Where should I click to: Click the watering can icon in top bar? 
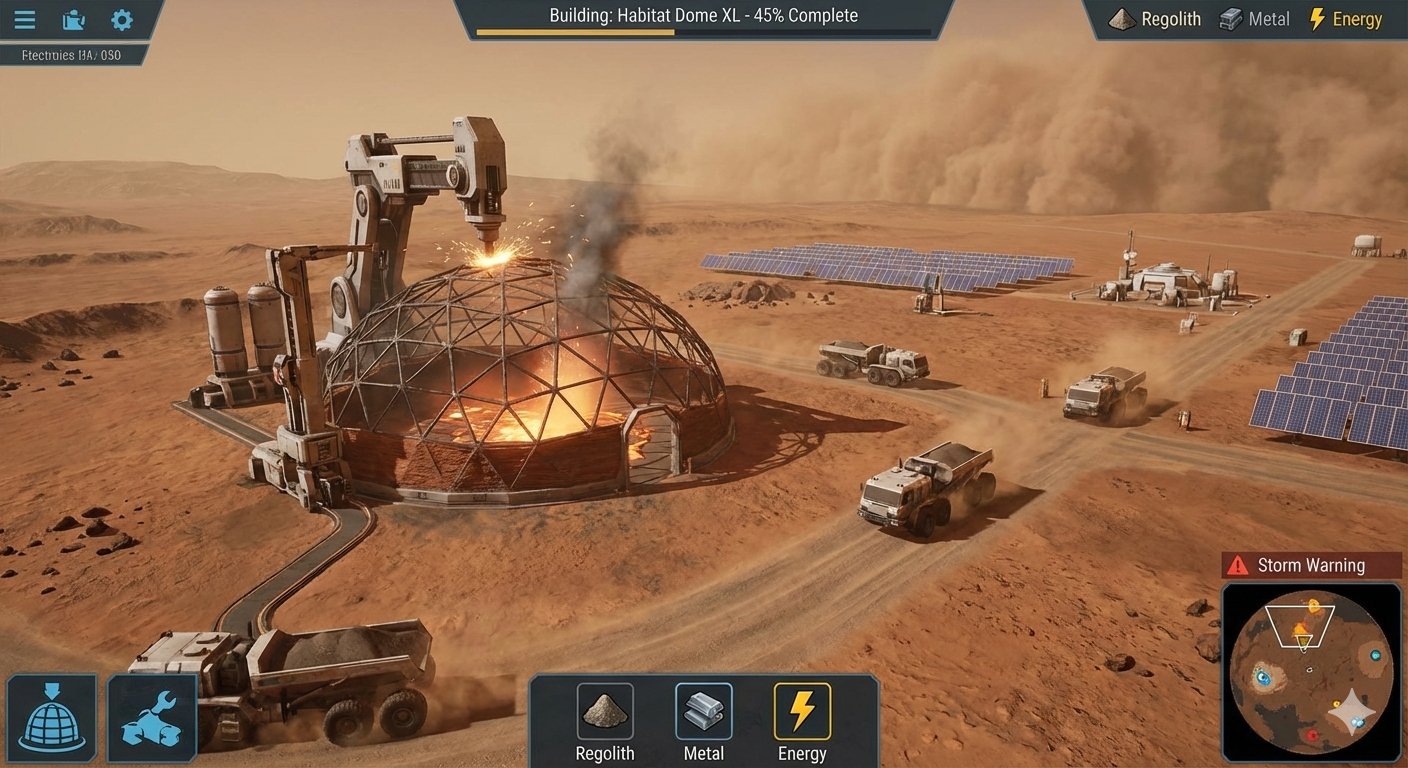pos(73,20)
